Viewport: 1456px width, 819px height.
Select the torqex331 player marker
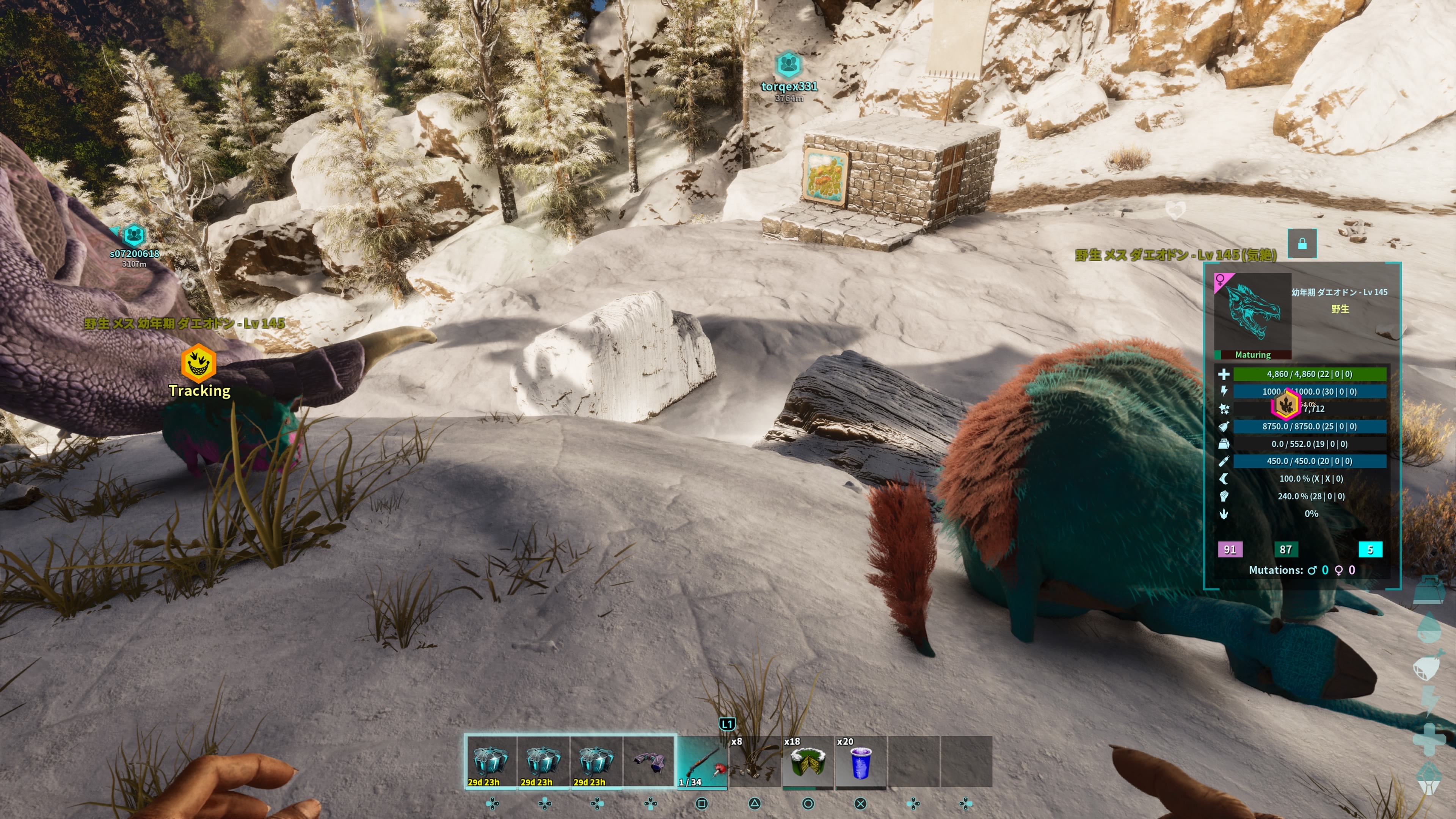click(789, 65)
